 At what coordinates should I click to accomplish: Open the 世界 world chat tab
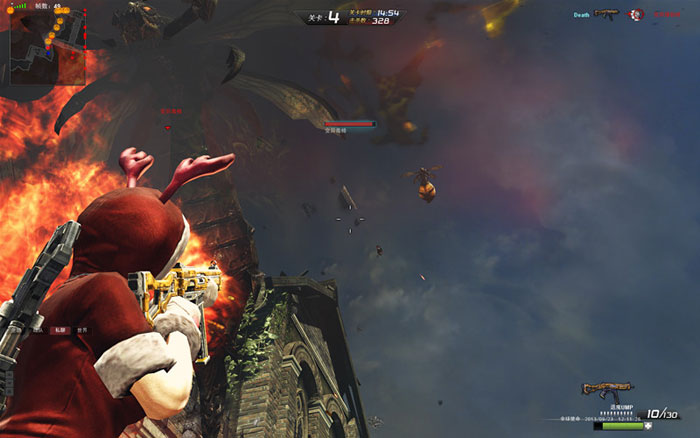82,329
